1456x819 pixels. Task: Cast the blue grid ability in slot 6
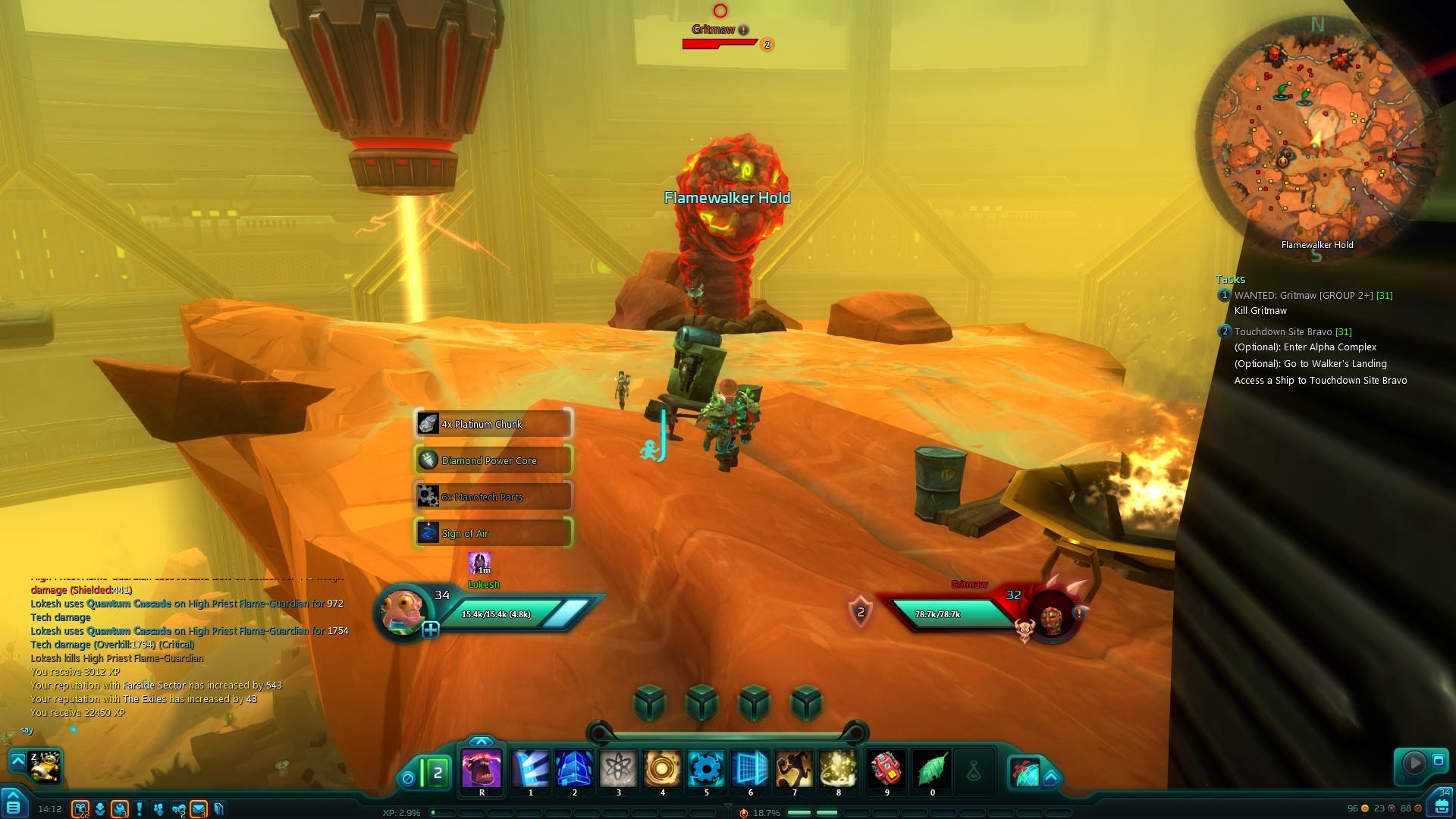(x=750, y=769)
